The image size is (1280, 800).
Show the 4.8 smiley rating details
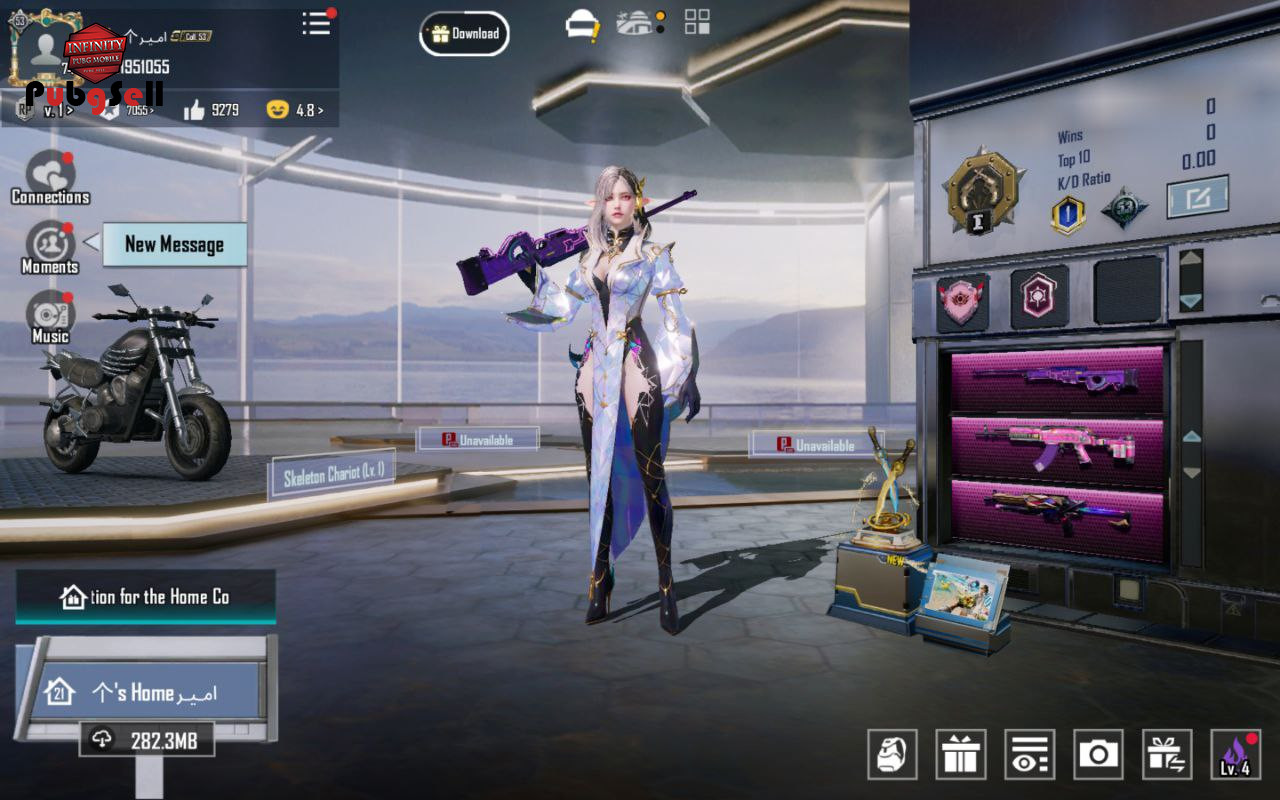click(295, 110)
